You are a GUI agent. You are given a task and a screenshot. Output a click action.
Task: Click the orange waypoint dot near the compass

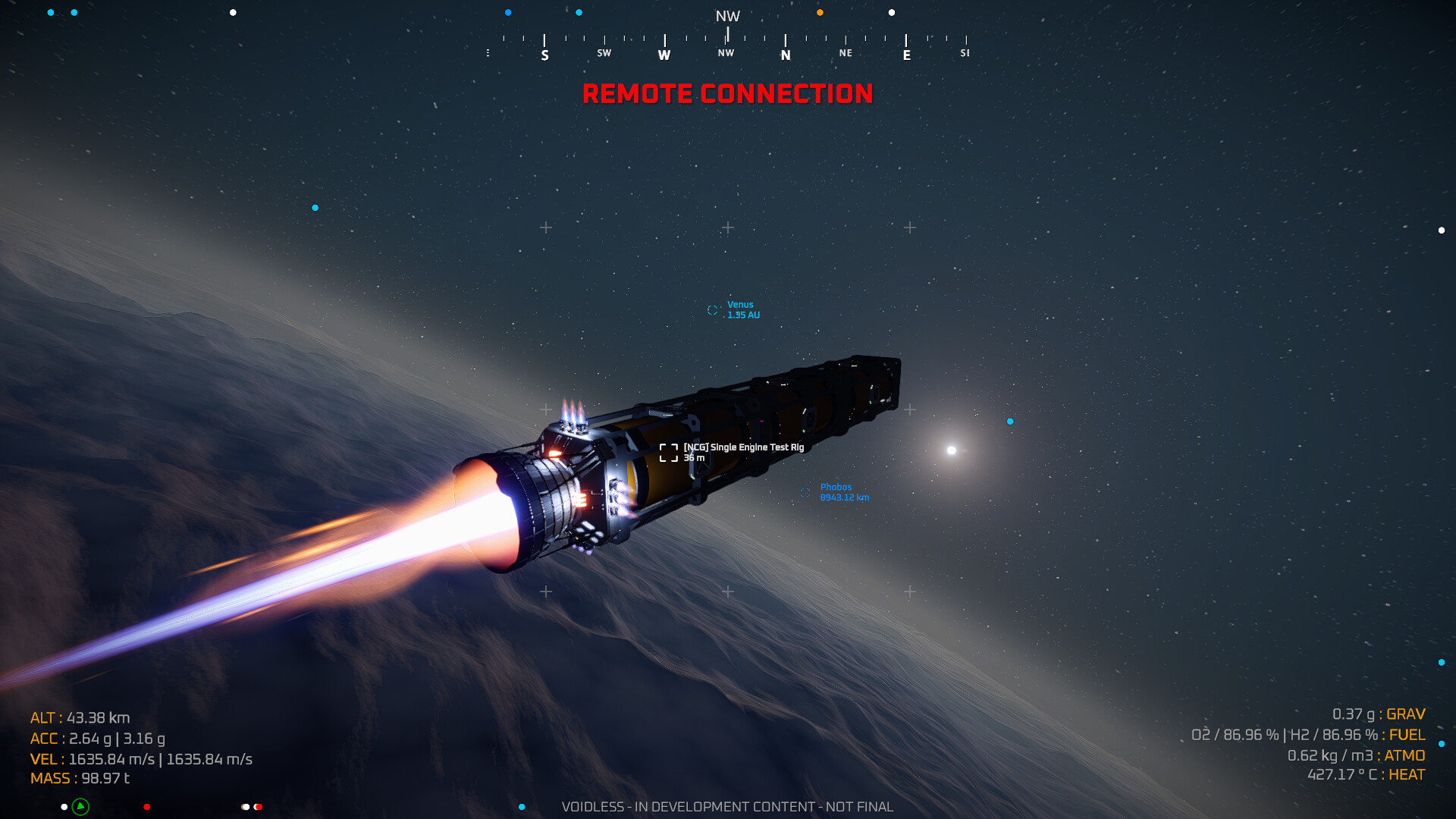coord(818,12)
